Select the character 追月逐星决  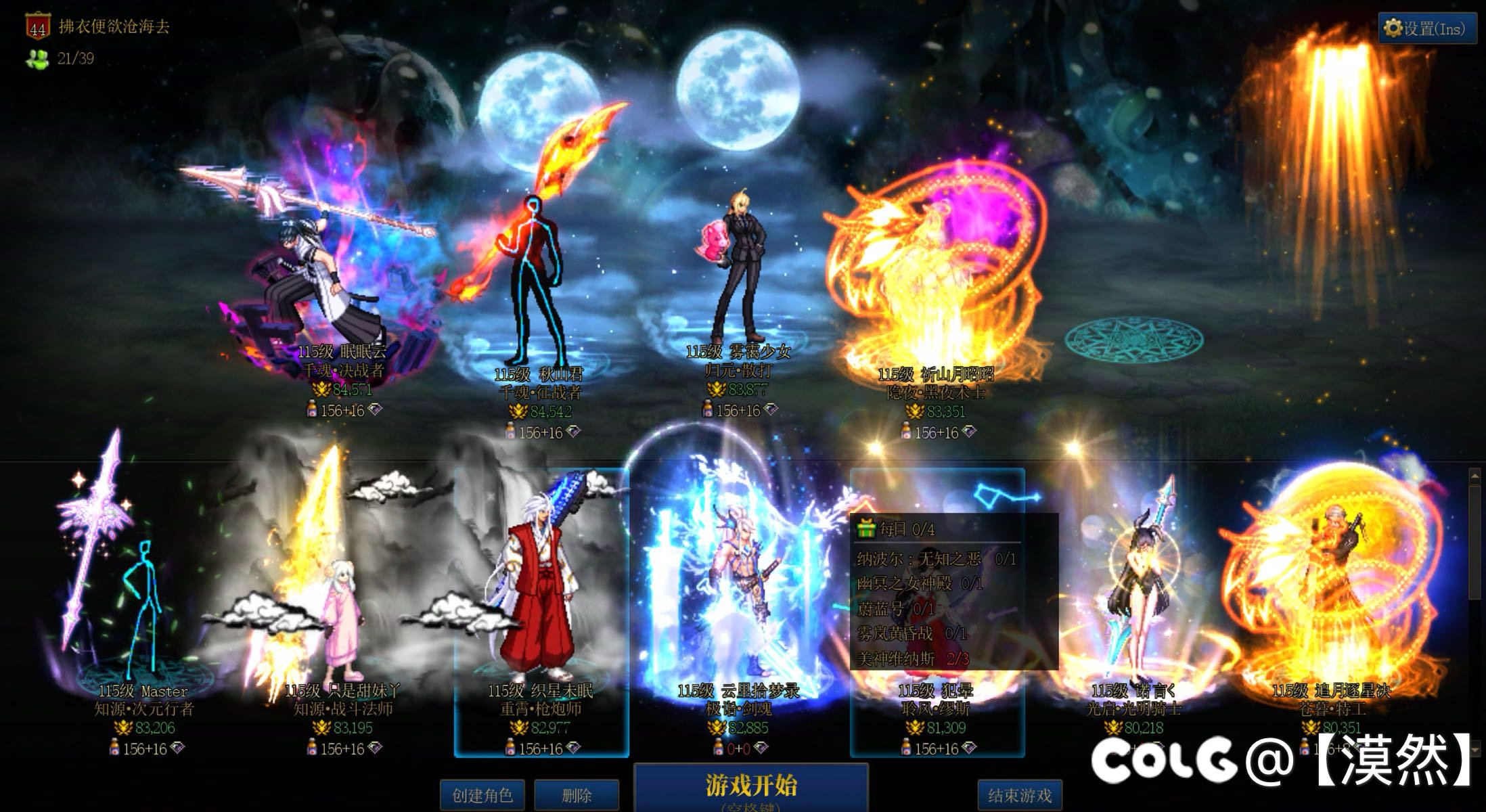(1330, 609)
